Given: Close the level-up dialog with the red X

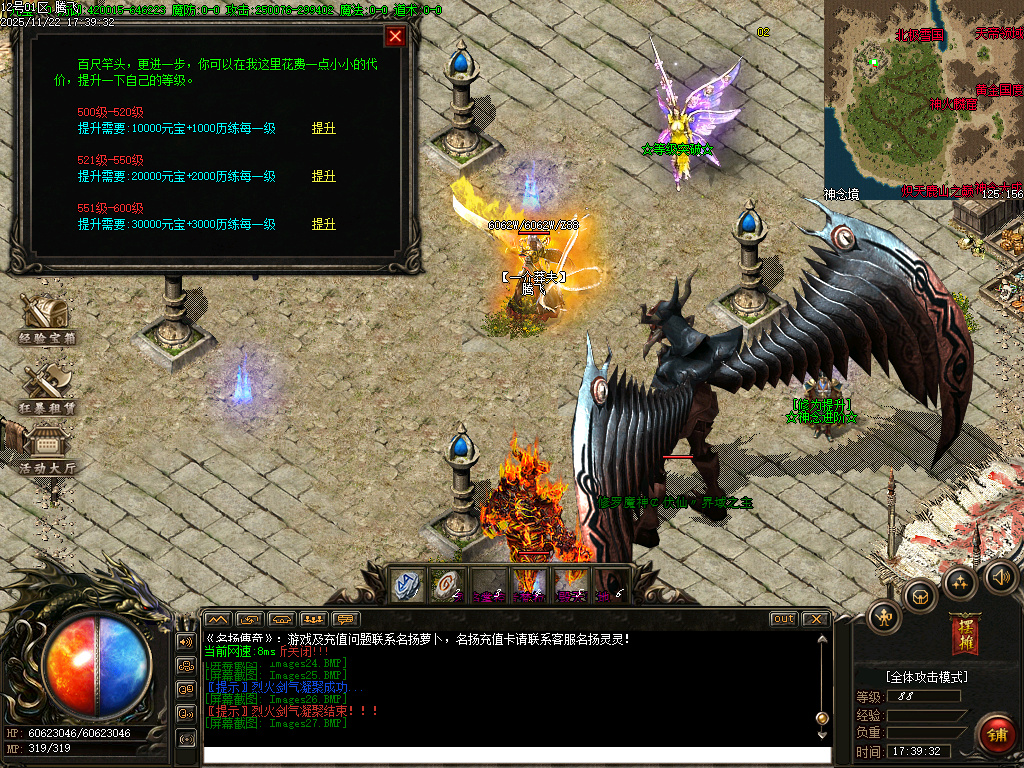Looking at the screenshot, I should [x=396, y=36].
